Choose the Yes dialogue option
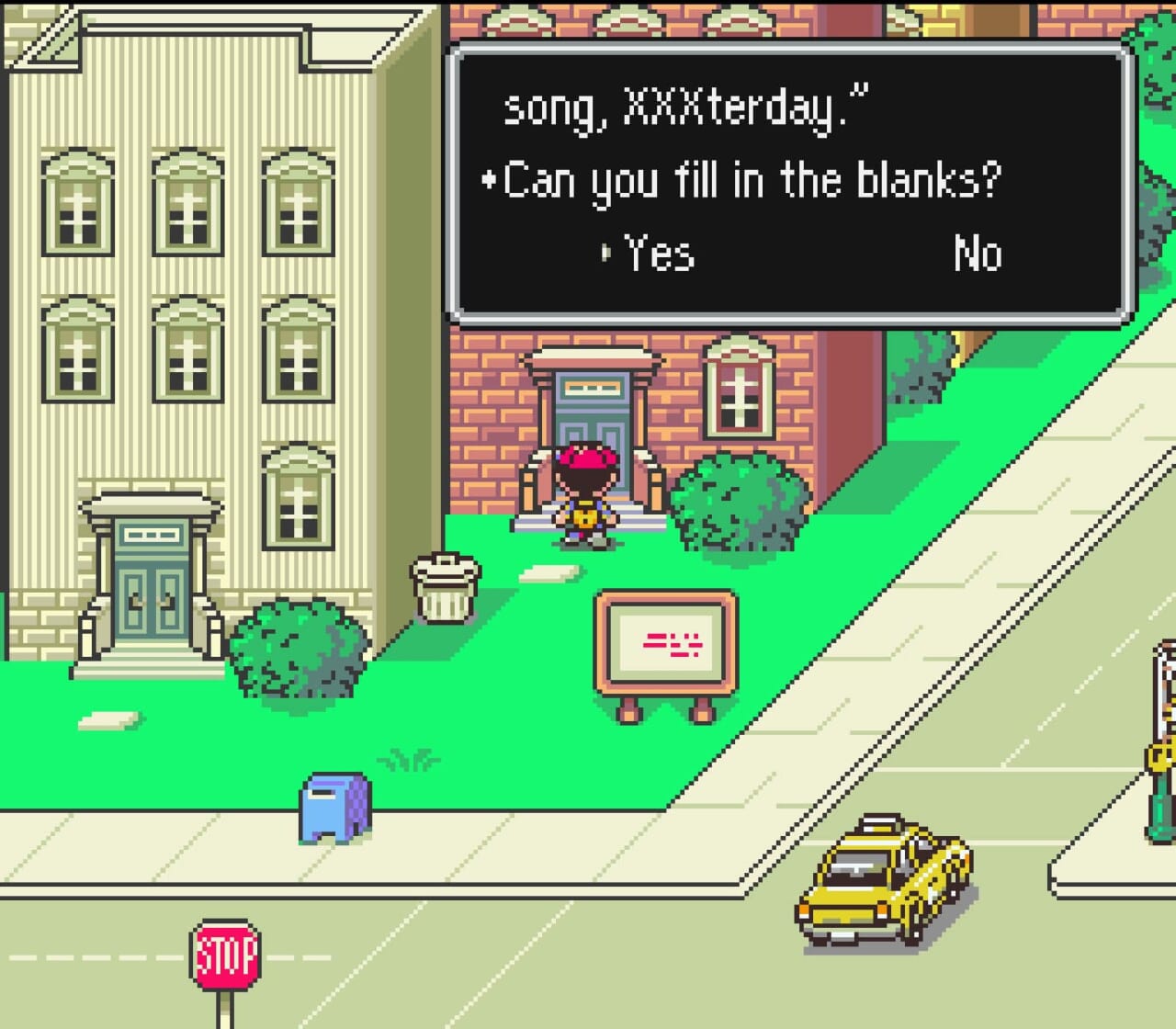This screenshot has height=1029, width=1176. point(658,253)
